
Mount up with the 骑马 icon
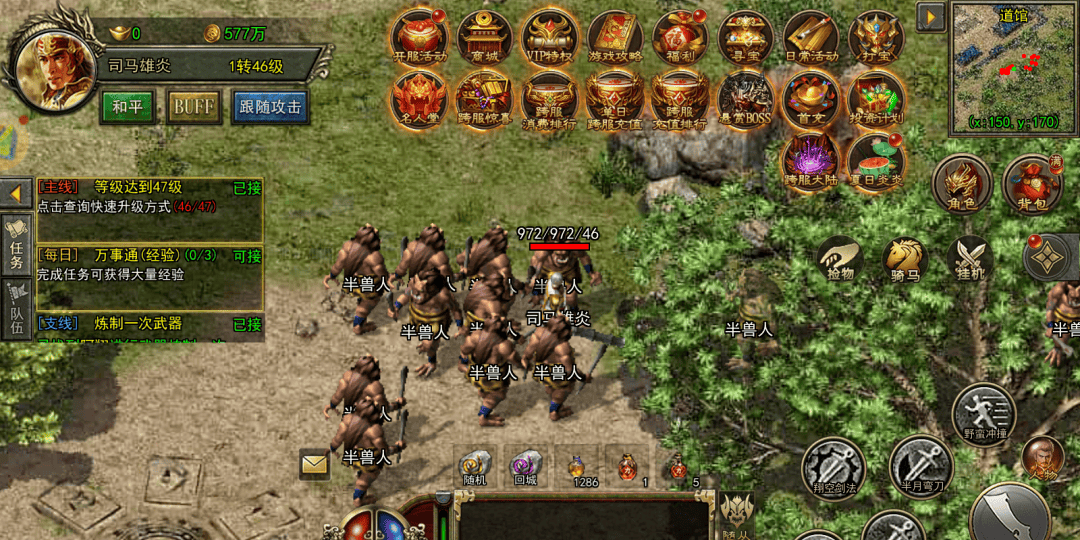pyautogui.click(x=905, y=260)
